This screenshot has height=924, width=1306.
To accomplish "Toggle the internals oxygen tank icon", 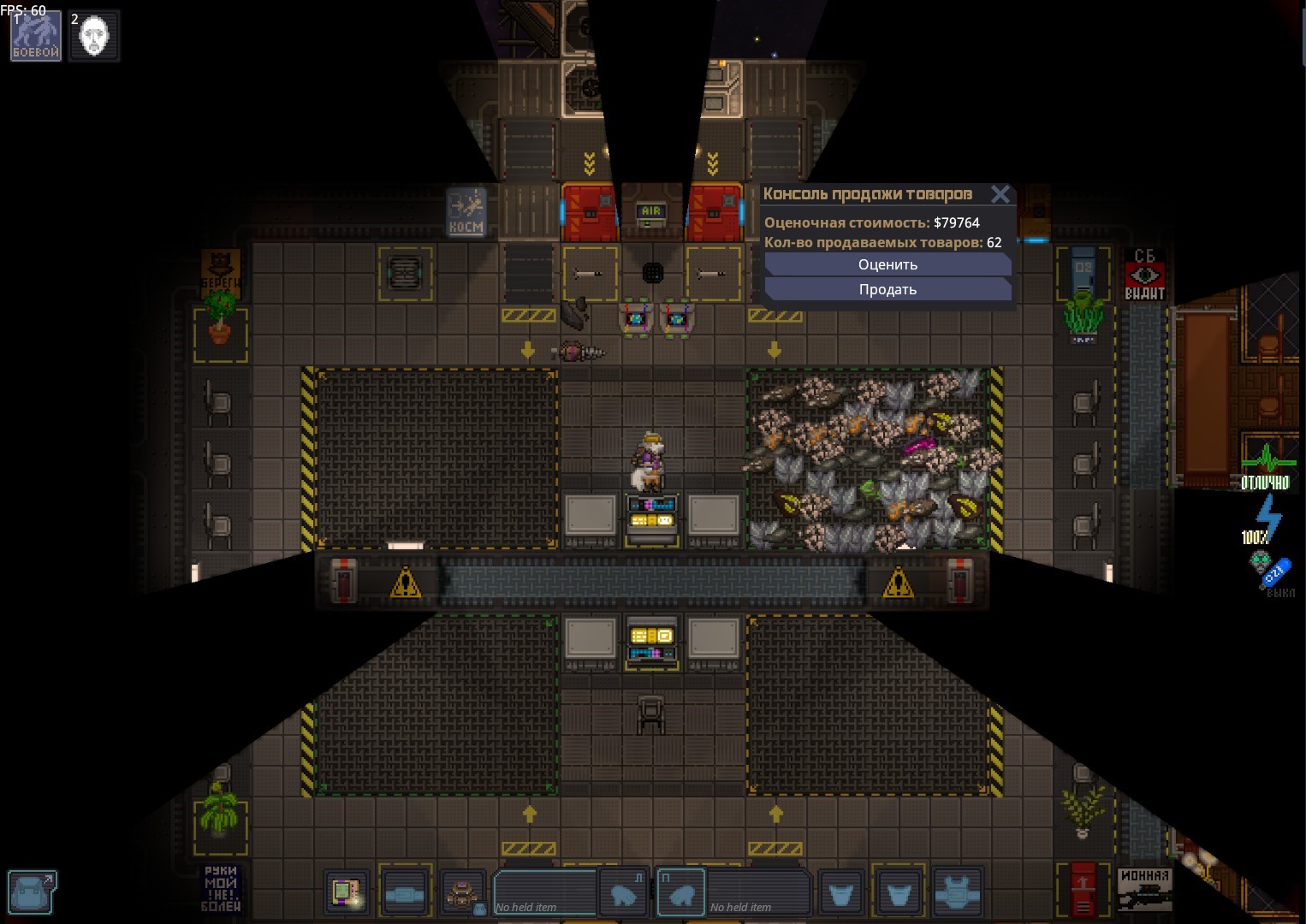I will (x=1271, y=571).
